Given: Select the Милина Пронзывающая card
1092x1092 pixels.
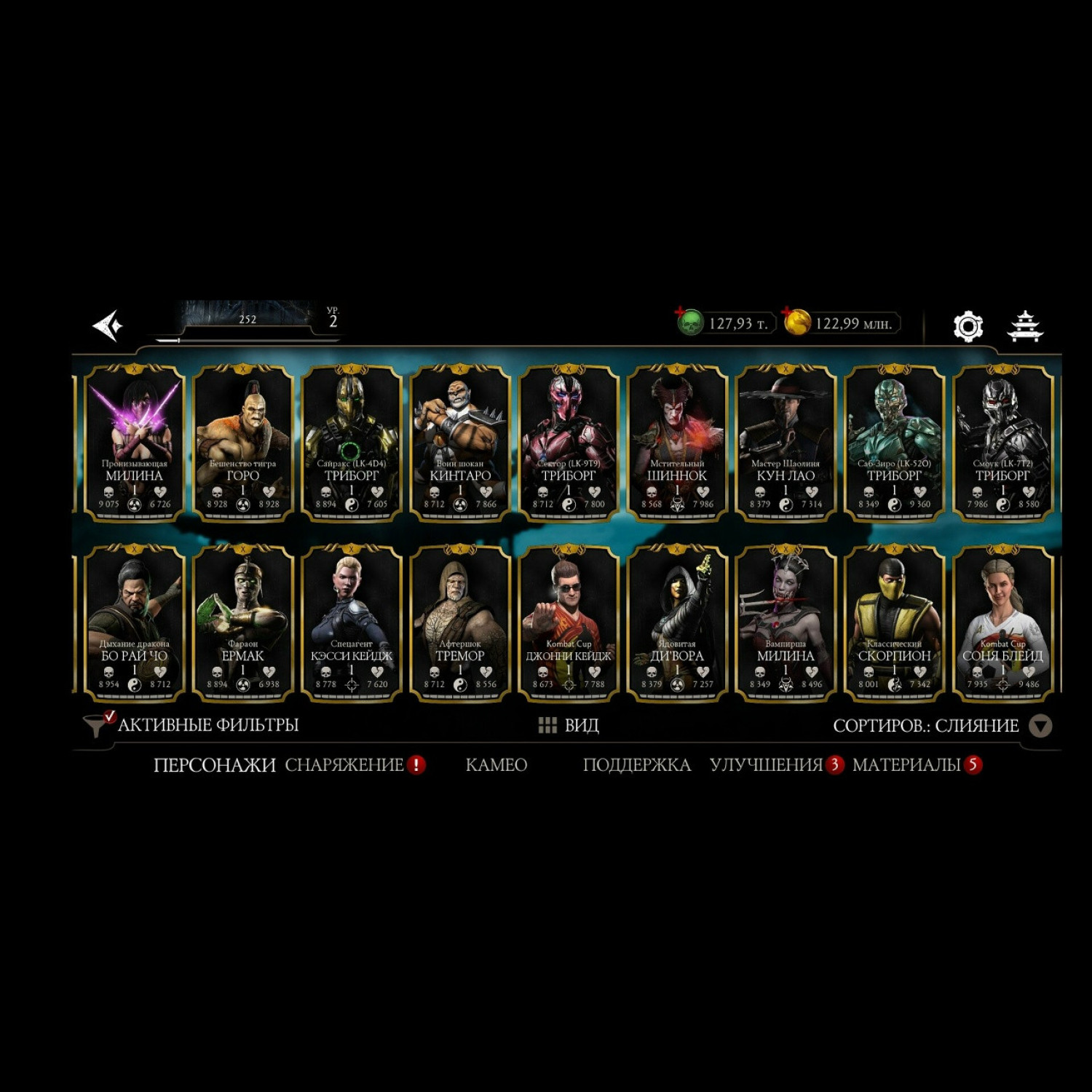Looking at the screenshot, I should [134, 443].
